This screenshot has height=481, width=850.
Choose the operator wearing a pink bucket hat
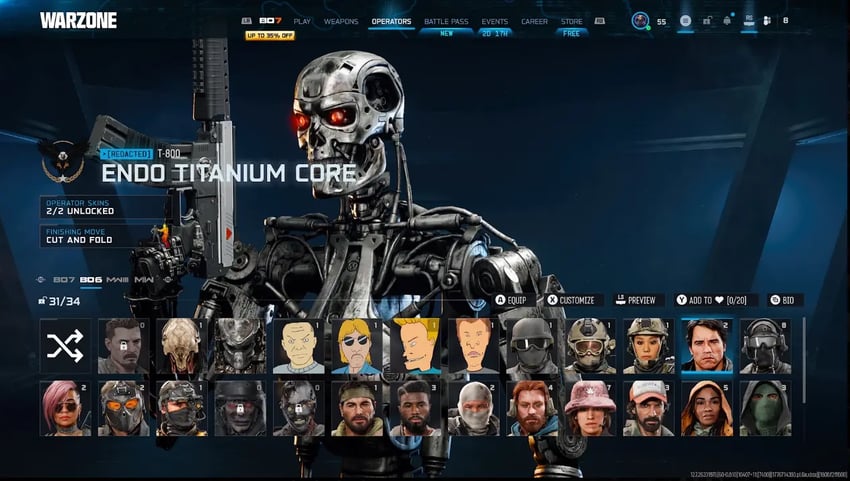pyautogui.click(x=590, y=408)
